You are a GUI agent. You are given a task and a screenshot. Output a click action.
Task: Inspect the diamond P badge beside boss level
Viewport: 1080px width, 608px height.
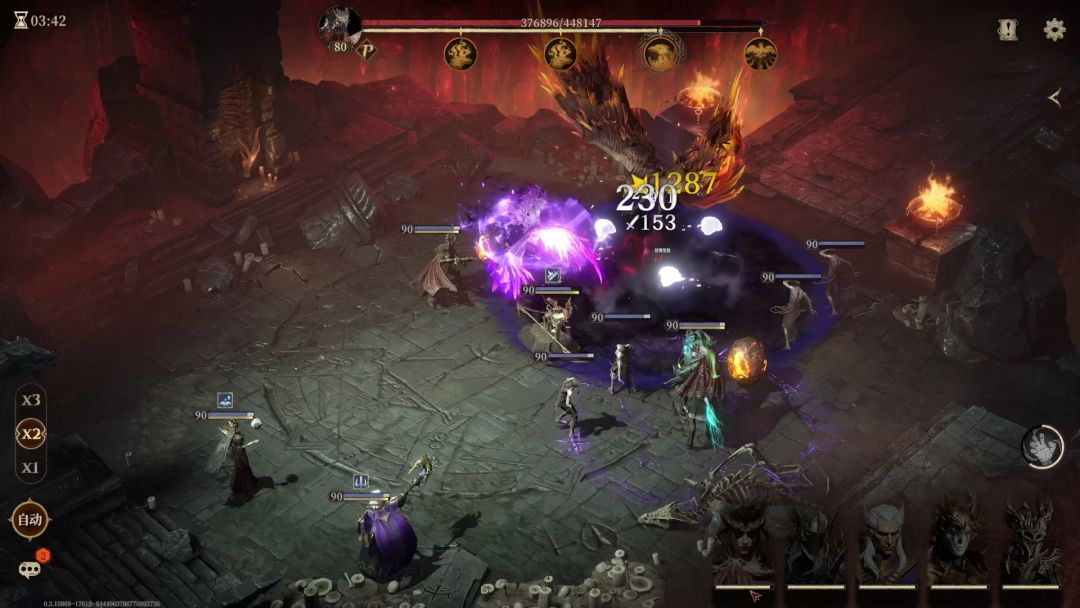click(367, 49)
